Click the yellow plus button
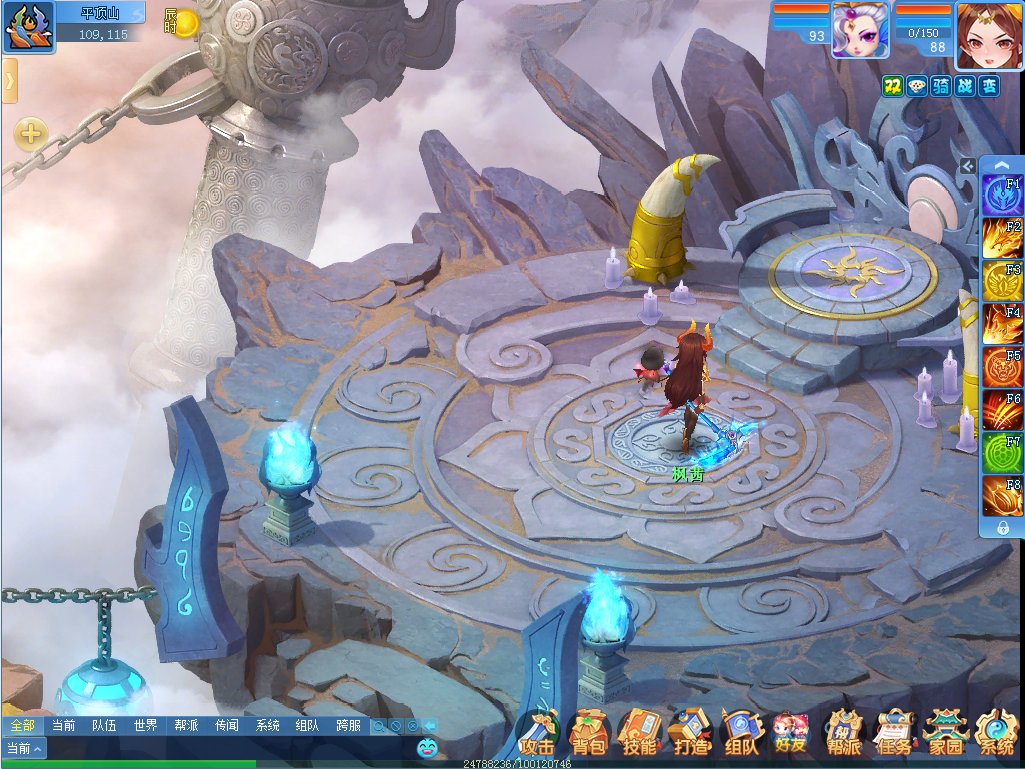The width and height of the screenshot is (1025, 769). pyautogui.click(x=30, y=133)
